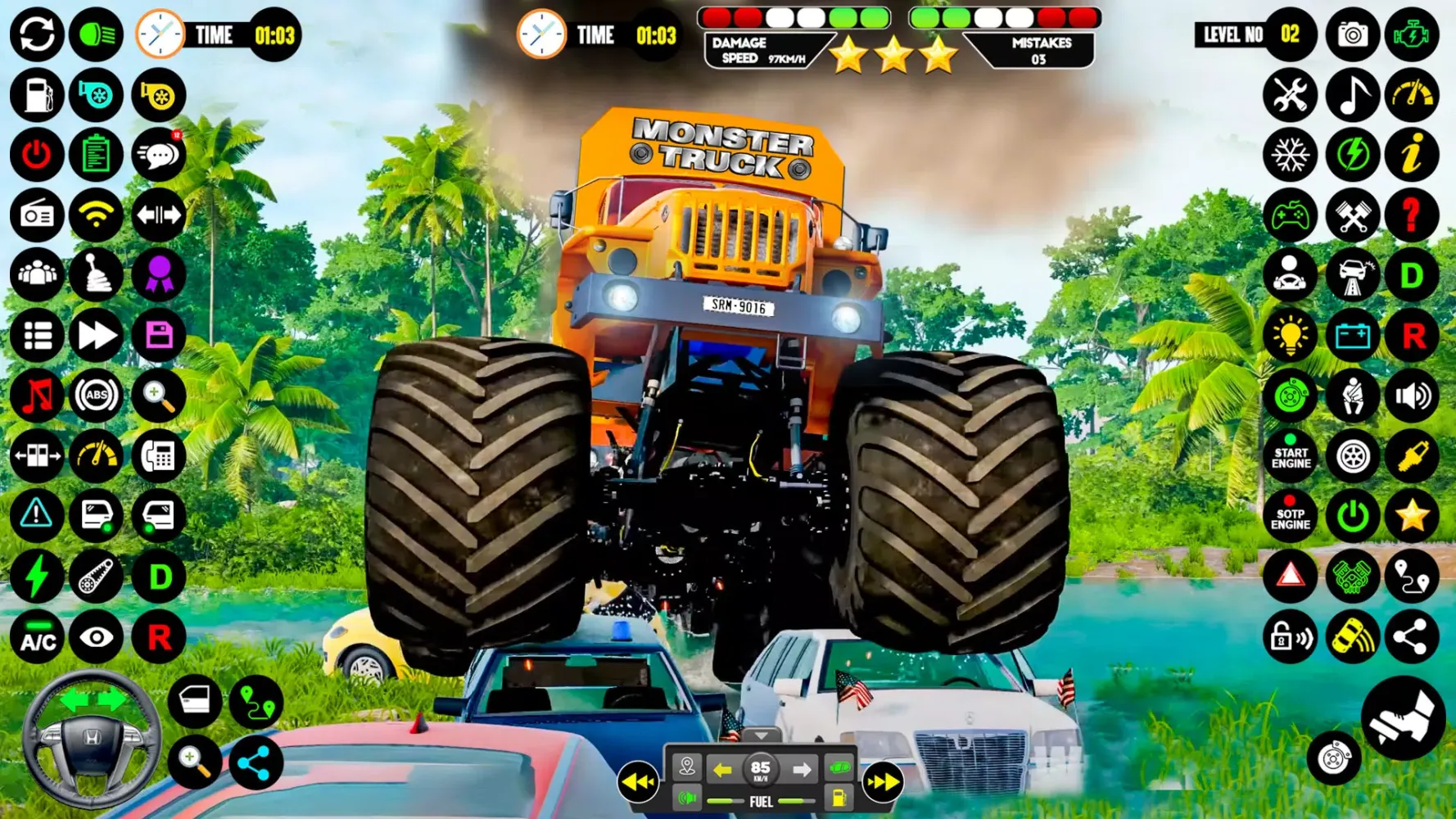Image resolution: width=1456 pixels, height=819 pixels.
Task: Enable the A/C control
Action: [37, 636]
